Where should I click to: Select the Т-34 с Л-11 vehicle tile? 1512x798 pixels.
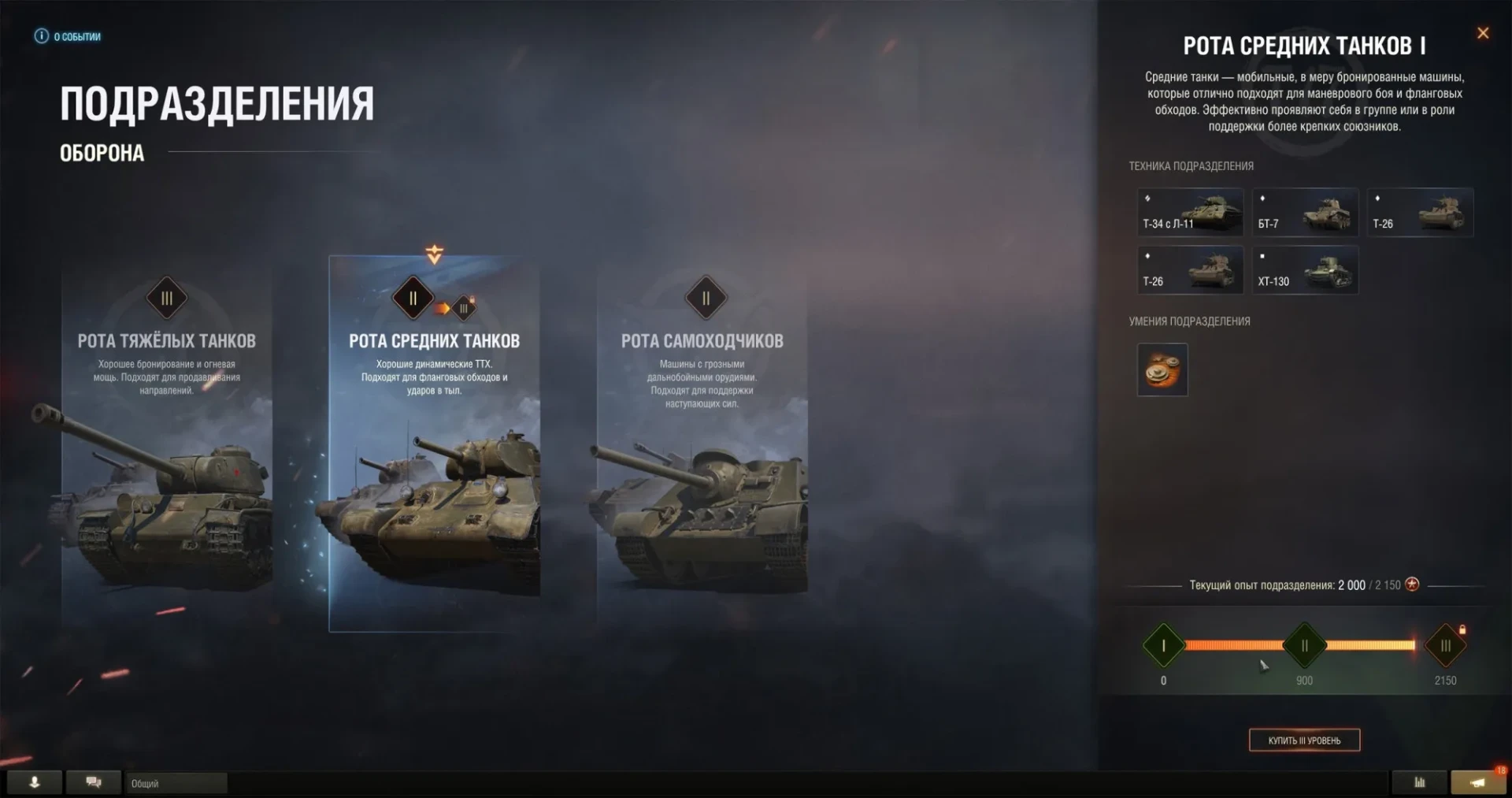coord(1190,212)
